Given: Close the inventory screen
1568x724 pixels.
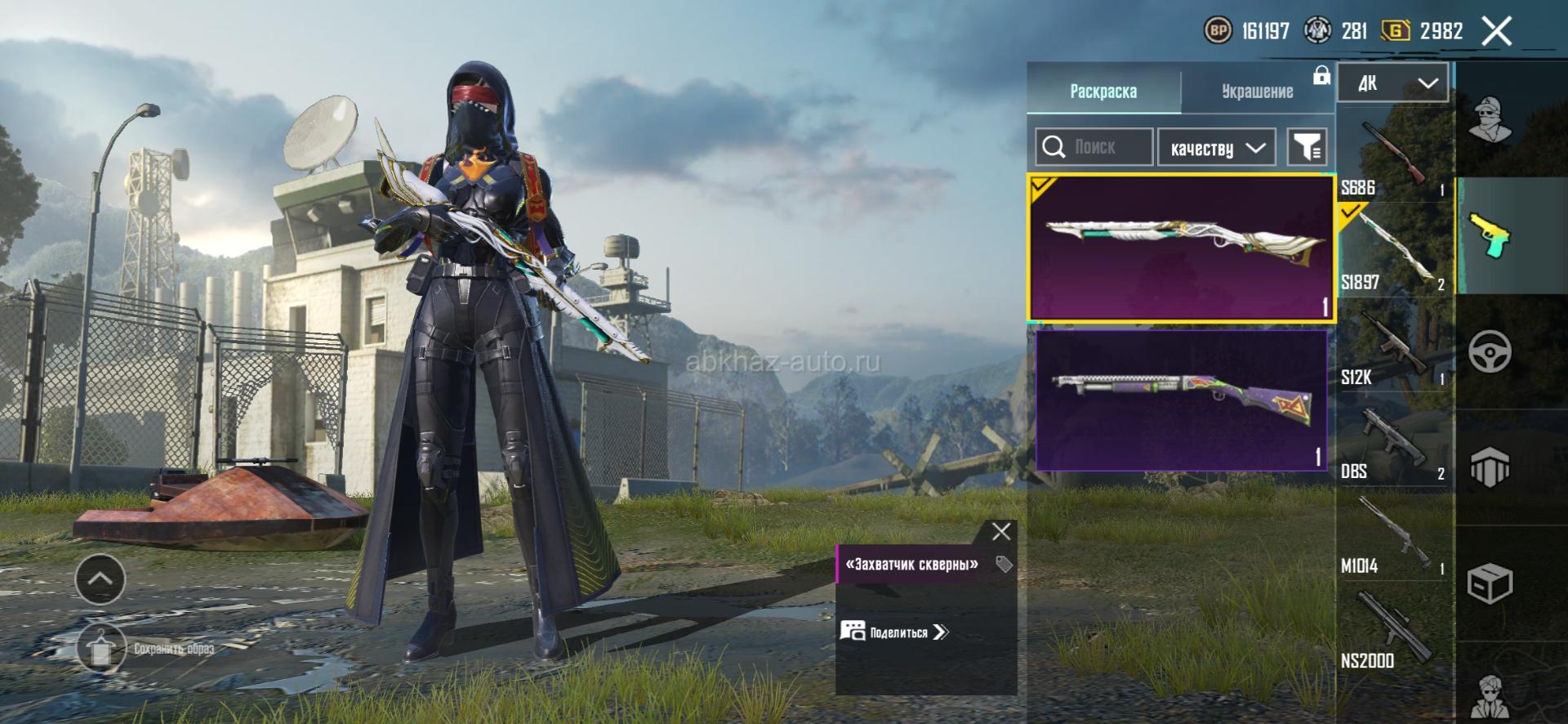Looking at the screenshot, I should point(1496,32).
